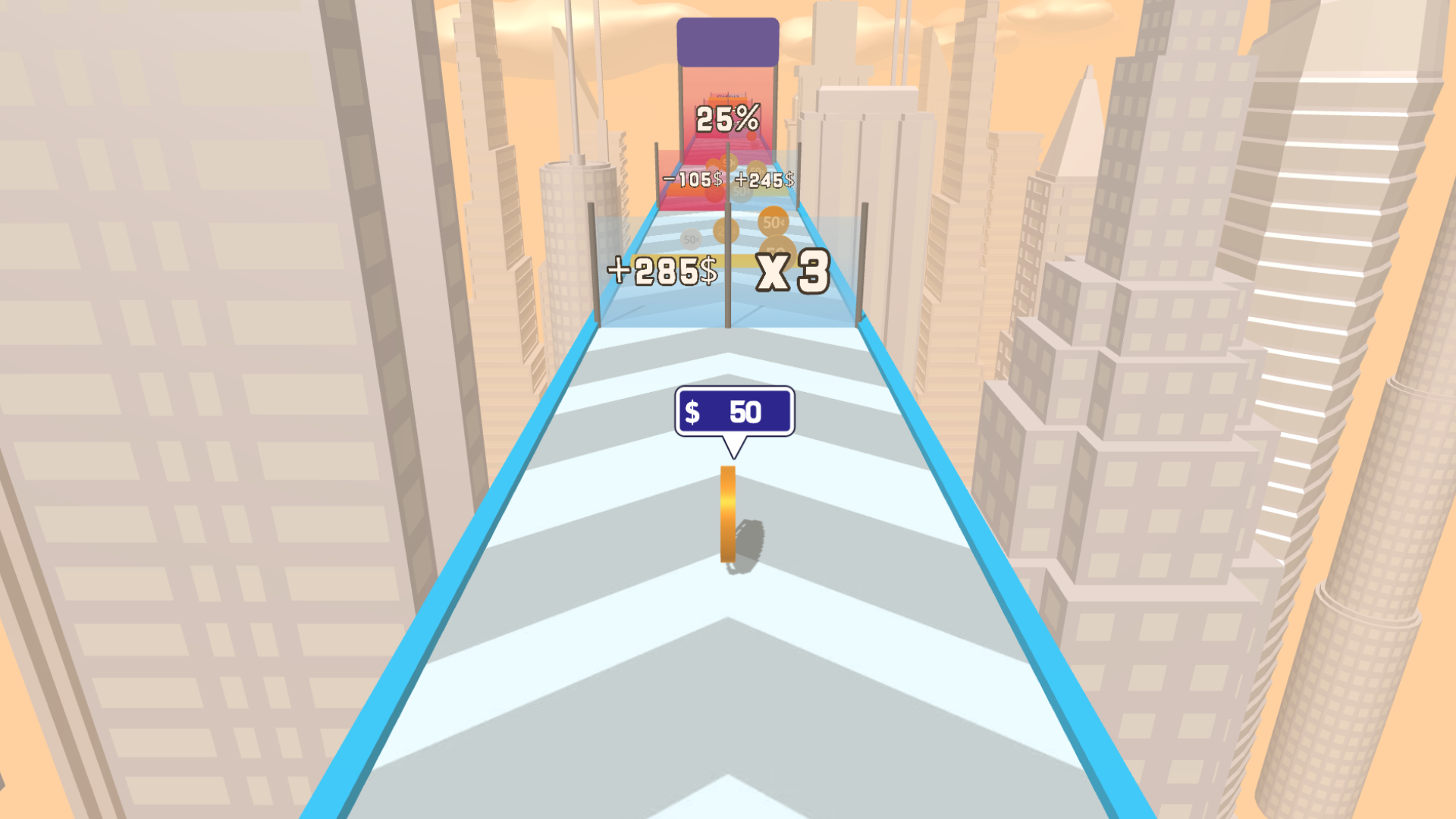
Task: Click the orange coin beside the +245$ label
Action: tap(757, 169)
